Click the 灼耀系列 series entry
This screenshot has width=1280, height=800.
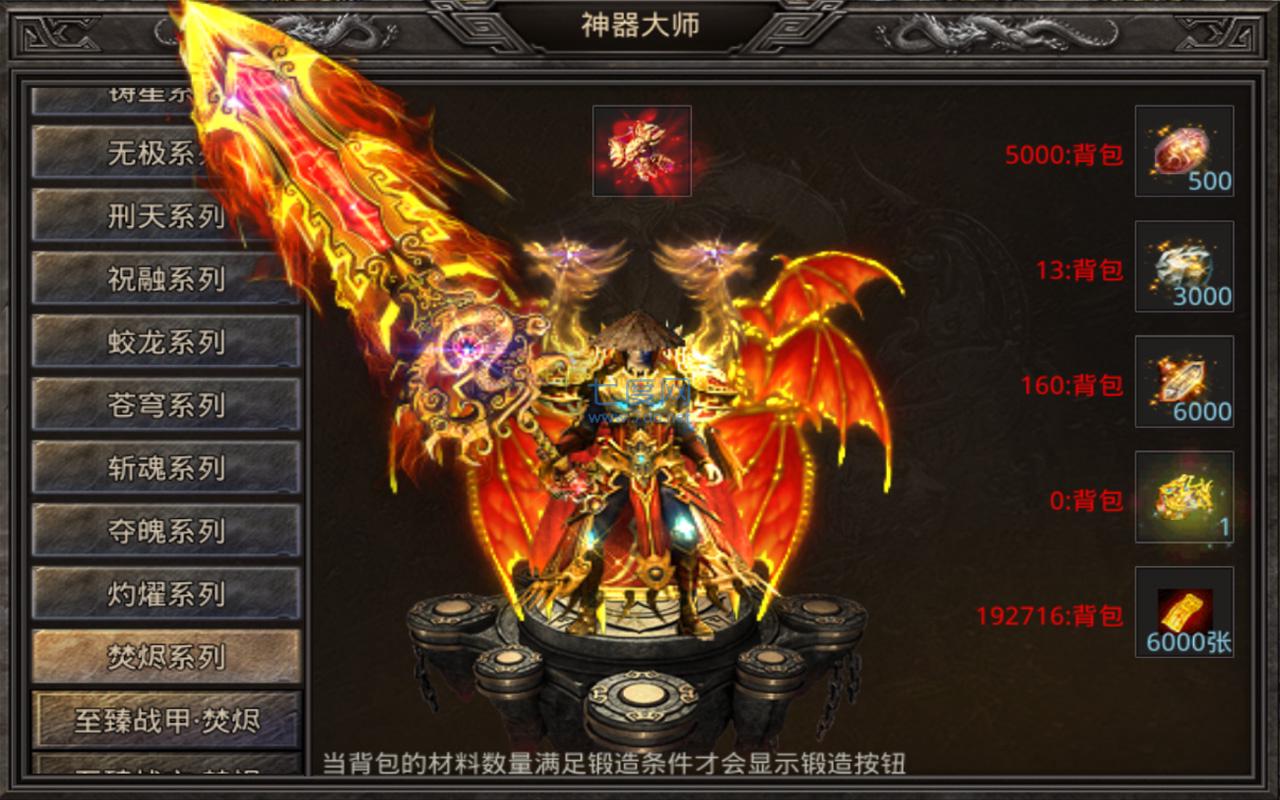point(165,594)
